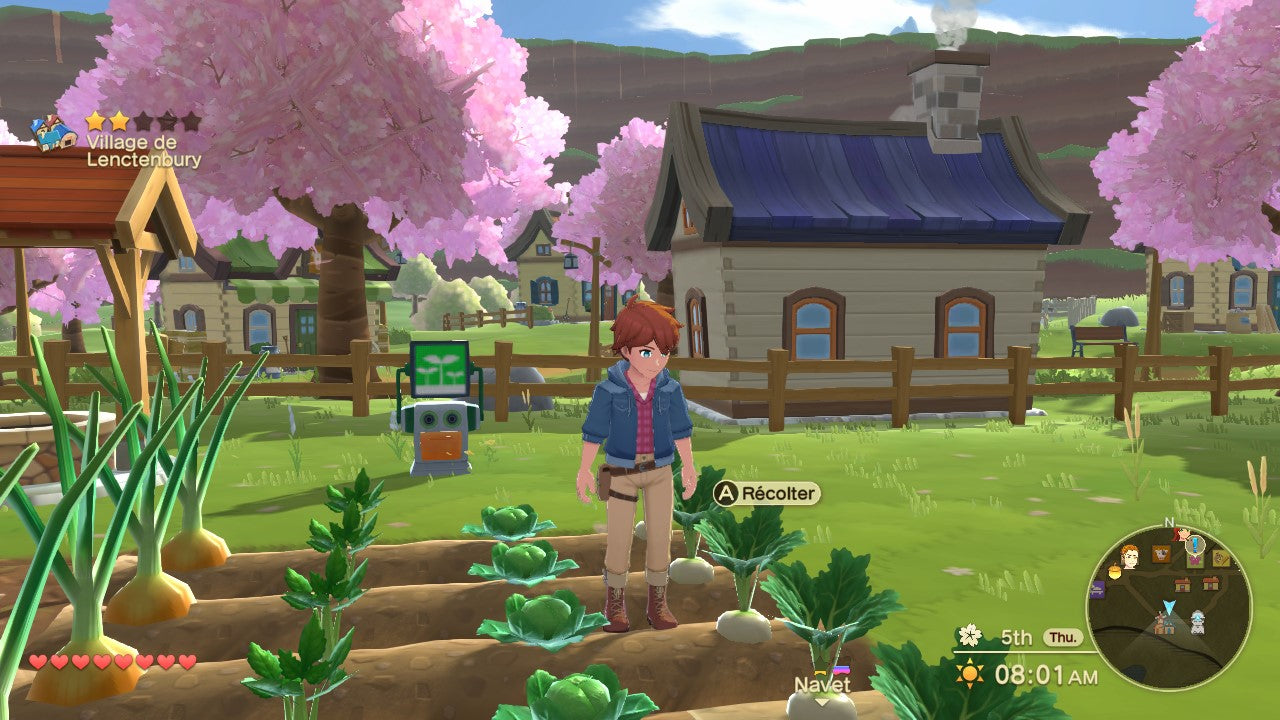Image resolution: width=1280 pixels, height=720 pixels.
Task: Click the purple bridge marker on minimap
Action: (1098, 588)
